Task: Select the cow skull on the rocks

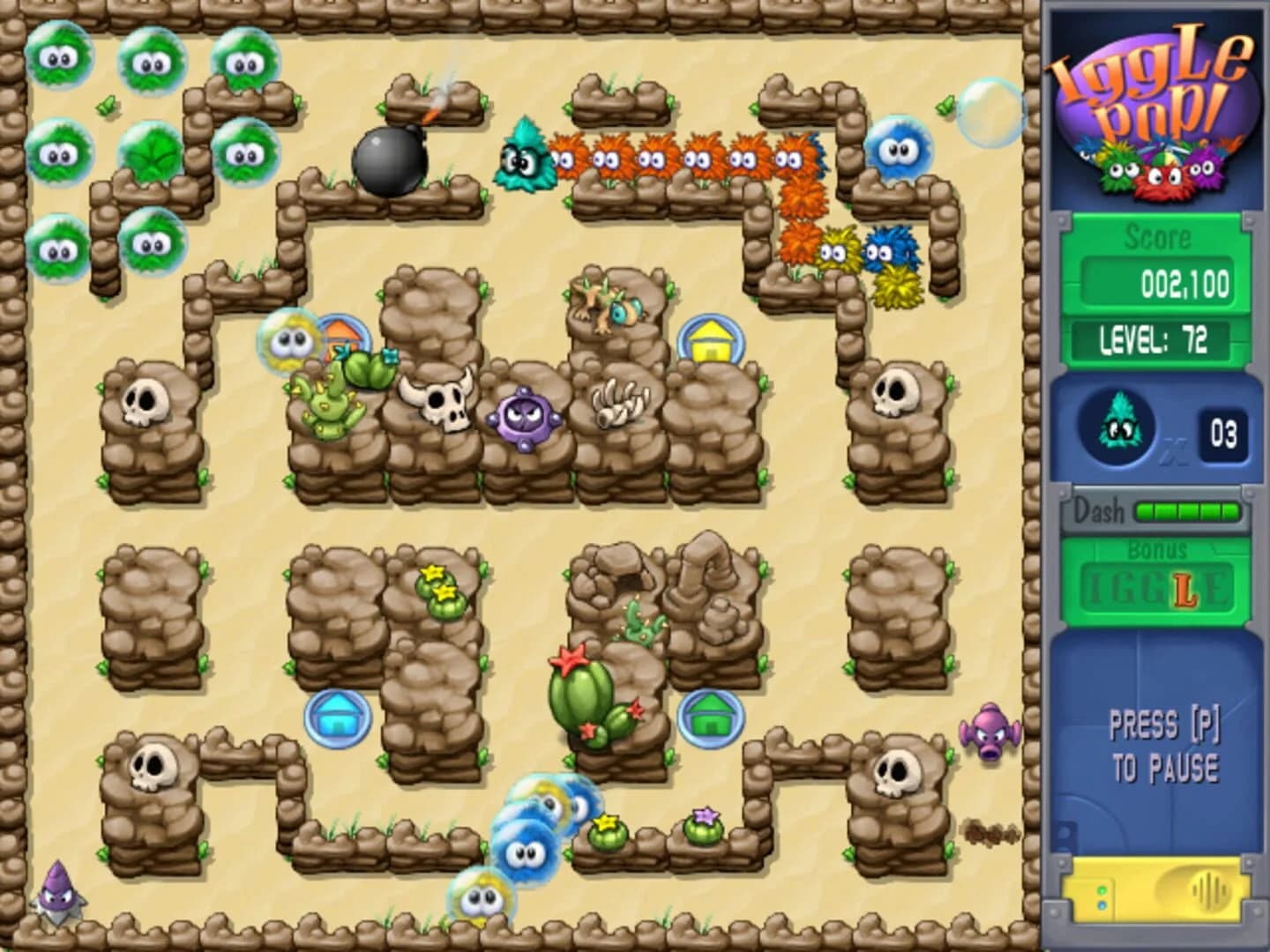Action: point(443,404)
